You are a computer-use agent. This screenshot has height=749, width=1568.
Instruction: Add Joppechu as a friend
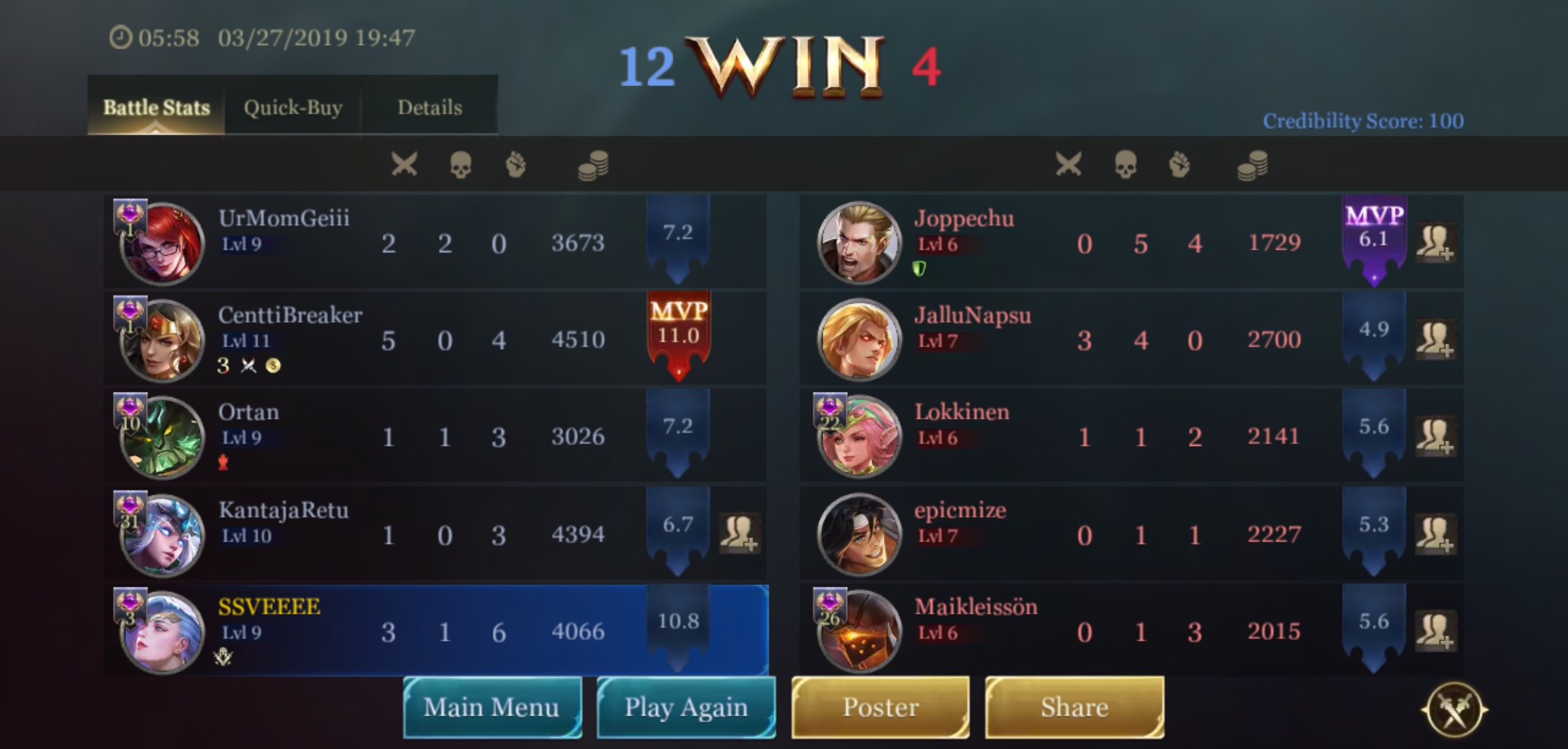[1435, 242]
